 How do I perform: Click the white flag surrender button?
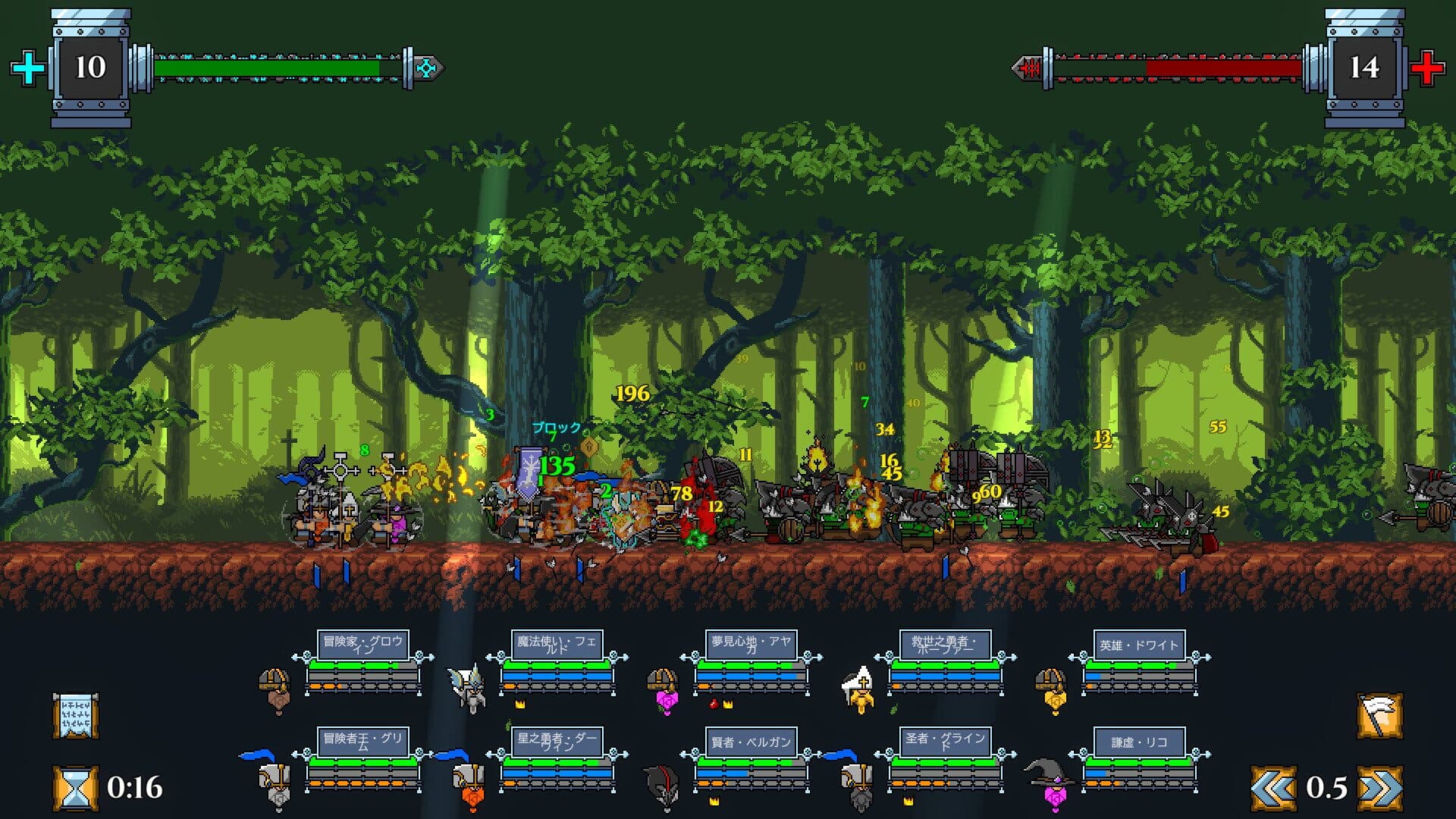coord(1379,715)
